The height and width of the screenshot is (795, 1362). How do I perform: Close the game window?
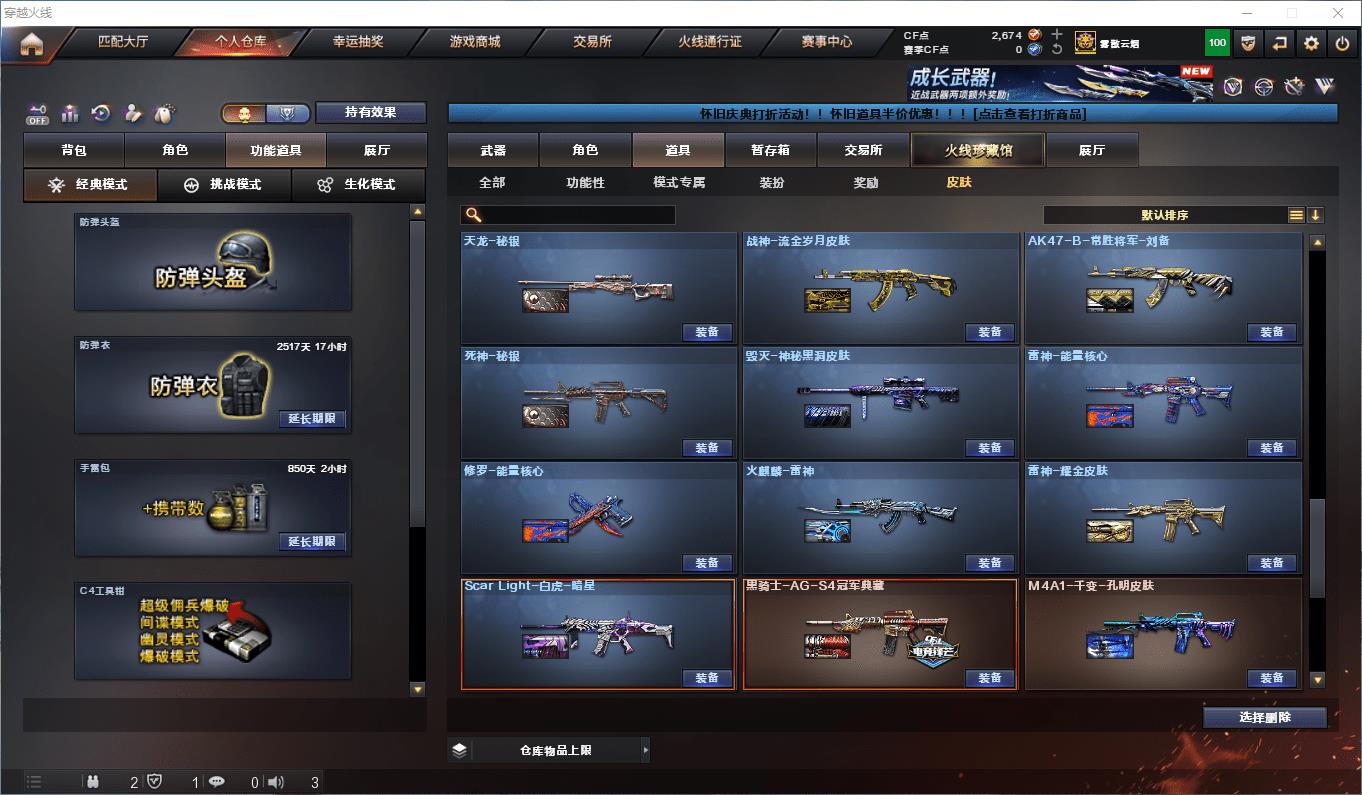pos(1339,13)
